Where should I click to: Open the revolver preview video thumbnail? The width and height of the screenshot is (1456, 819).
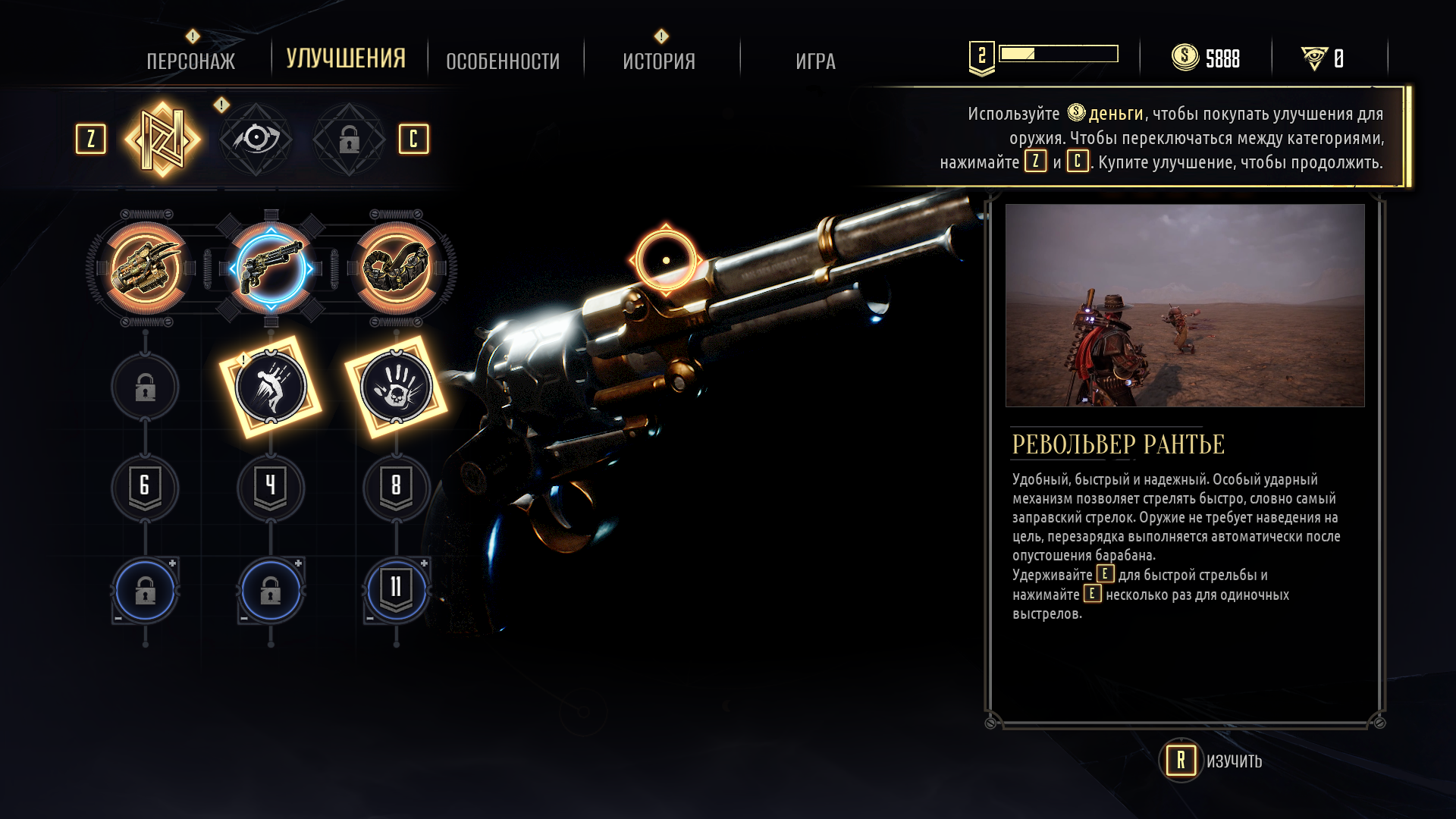[x=1185, y=305]
